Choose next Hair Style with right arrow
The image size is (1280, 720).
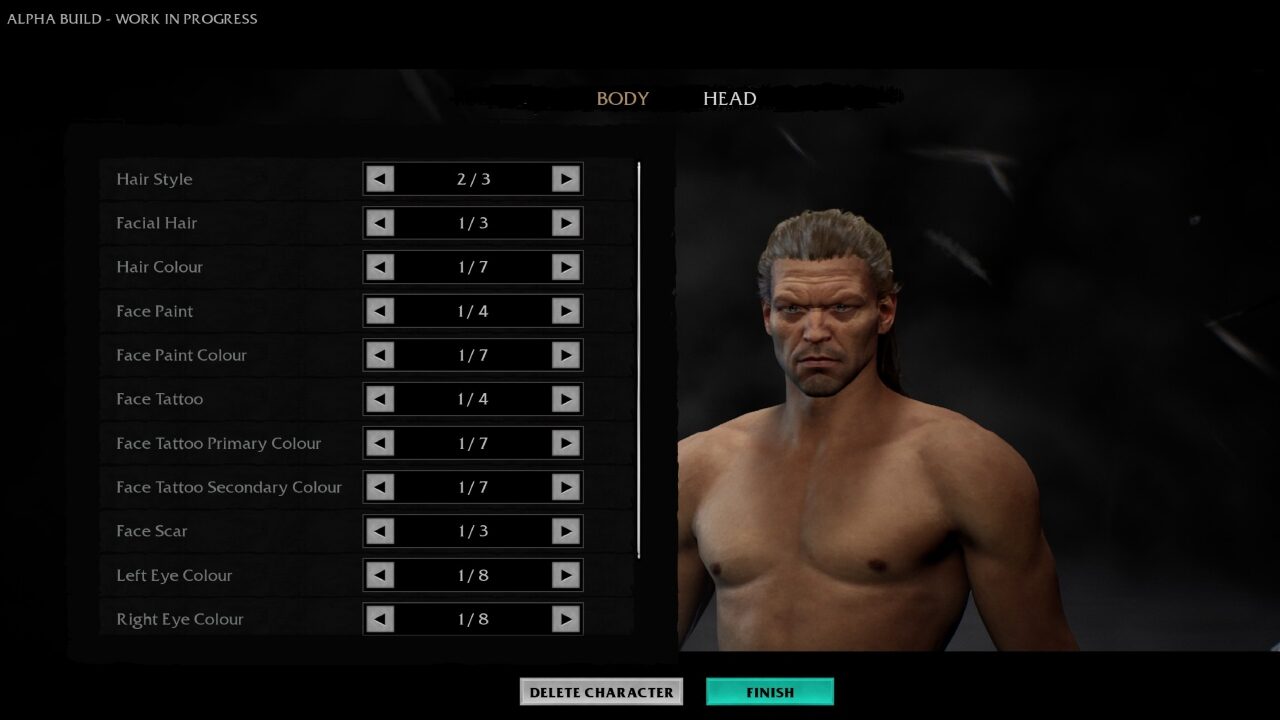tap(566, 179)
